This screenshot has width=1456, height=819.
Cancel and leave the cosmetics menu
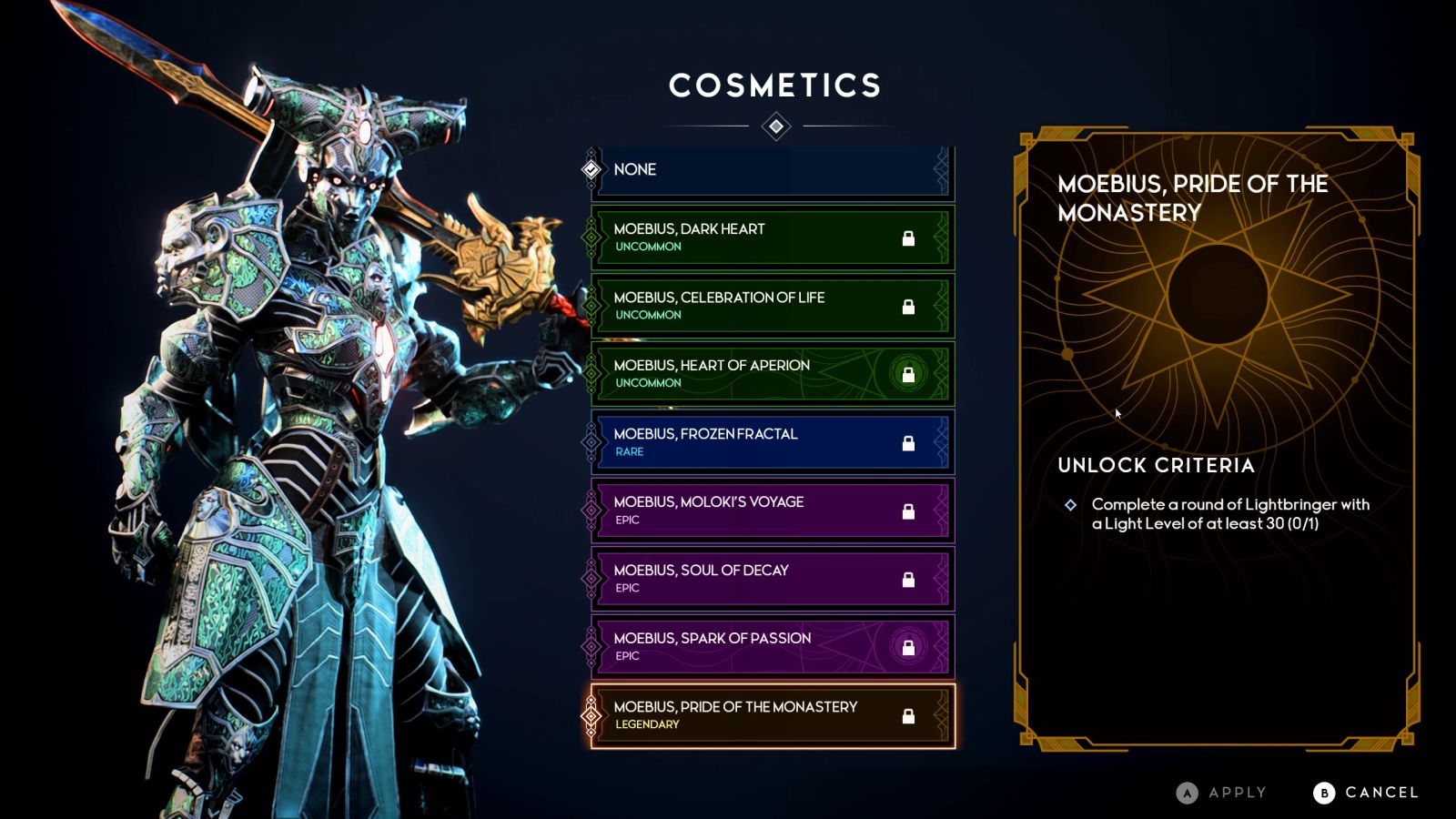pos(1366,793)
